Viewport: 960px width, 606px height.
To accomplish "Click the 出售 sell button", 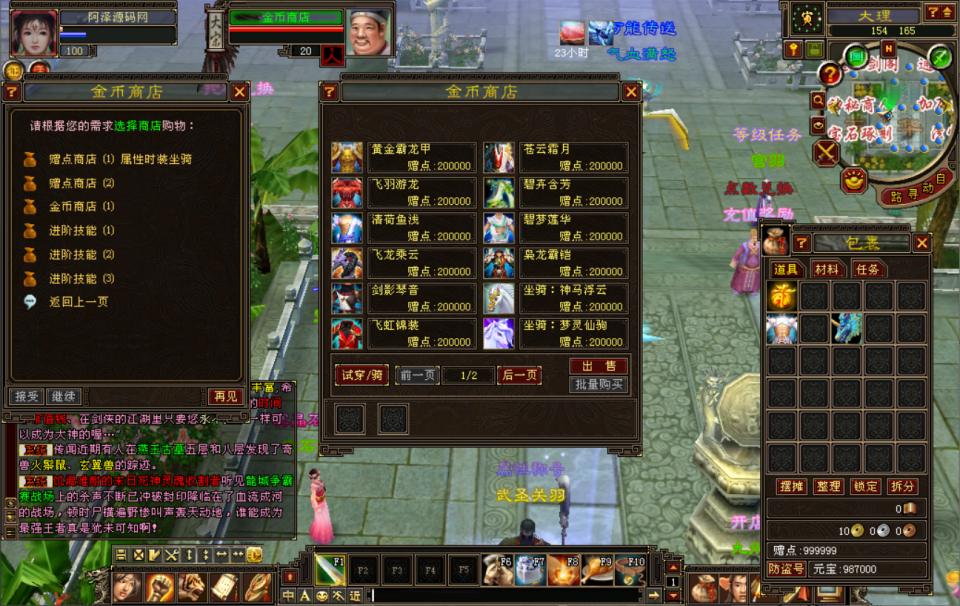I will coord(598,366).
